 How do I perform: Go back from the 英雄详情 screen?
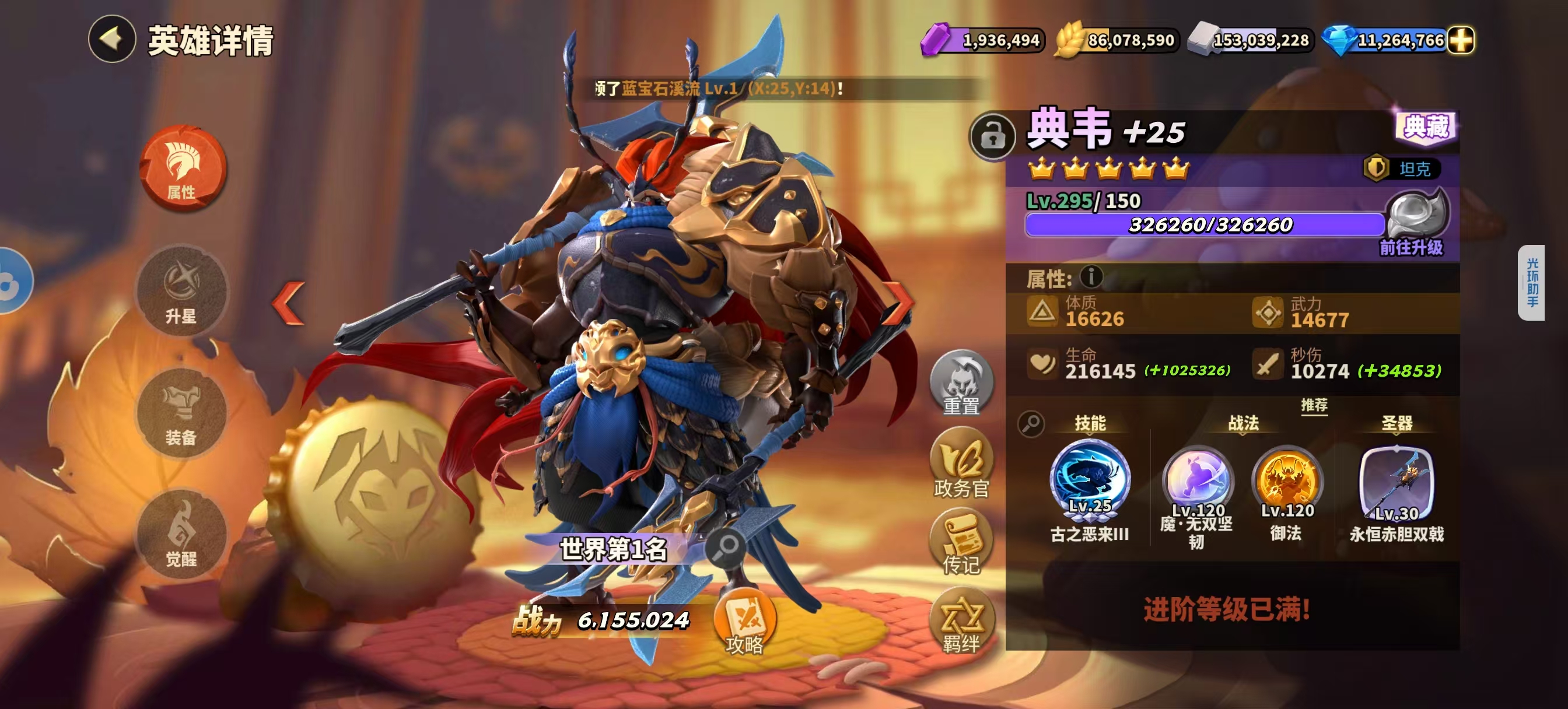click(112, 40)
